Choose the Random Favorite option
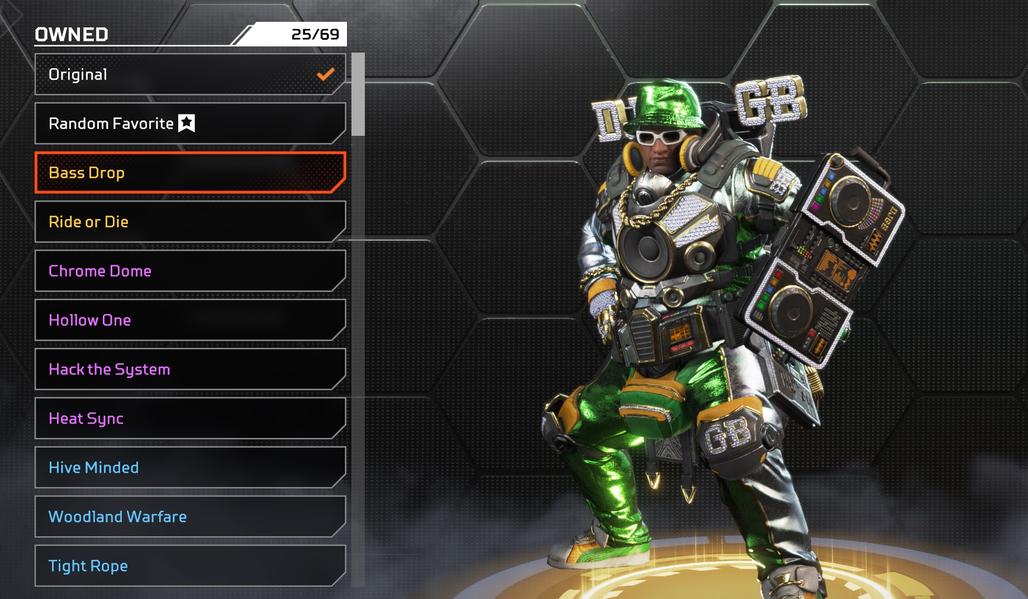This screenshot has height=599, width=1028. coord(190,124)
